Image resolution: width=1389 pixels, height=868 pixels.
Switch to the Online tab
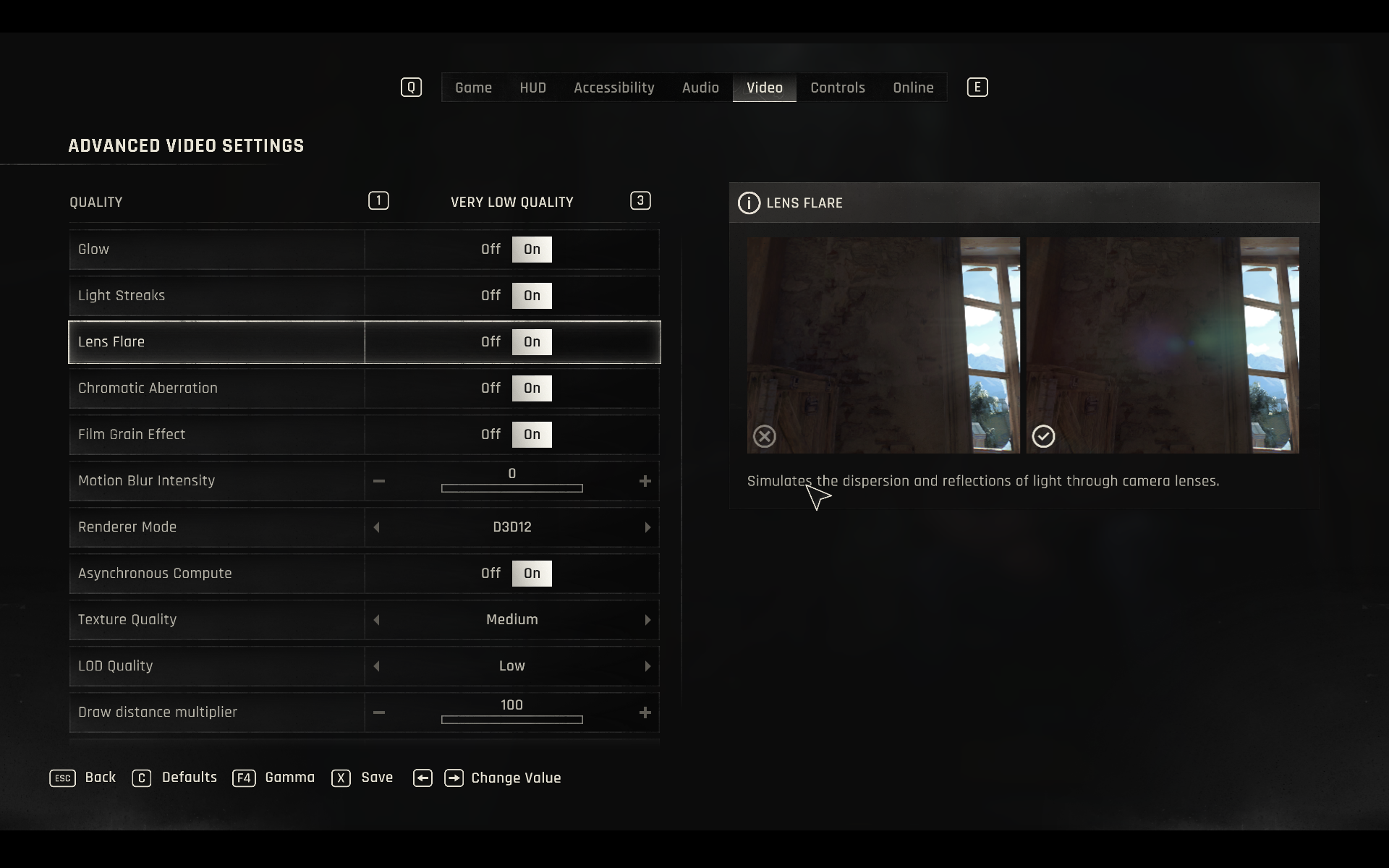coord(913,88)
